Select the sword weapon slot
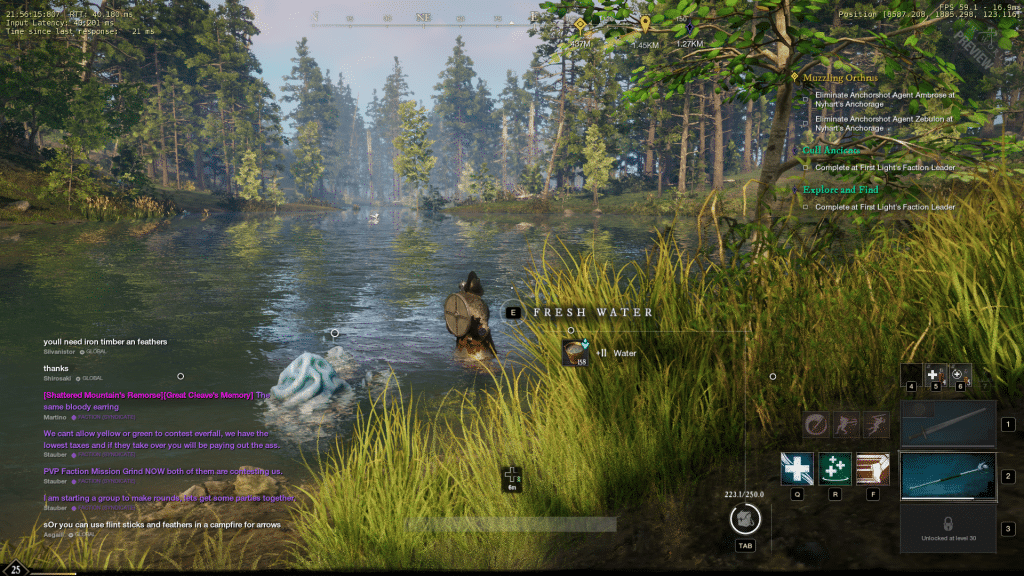The height and width of the screenshot is (576, 1024). click(x=948, y=424)
